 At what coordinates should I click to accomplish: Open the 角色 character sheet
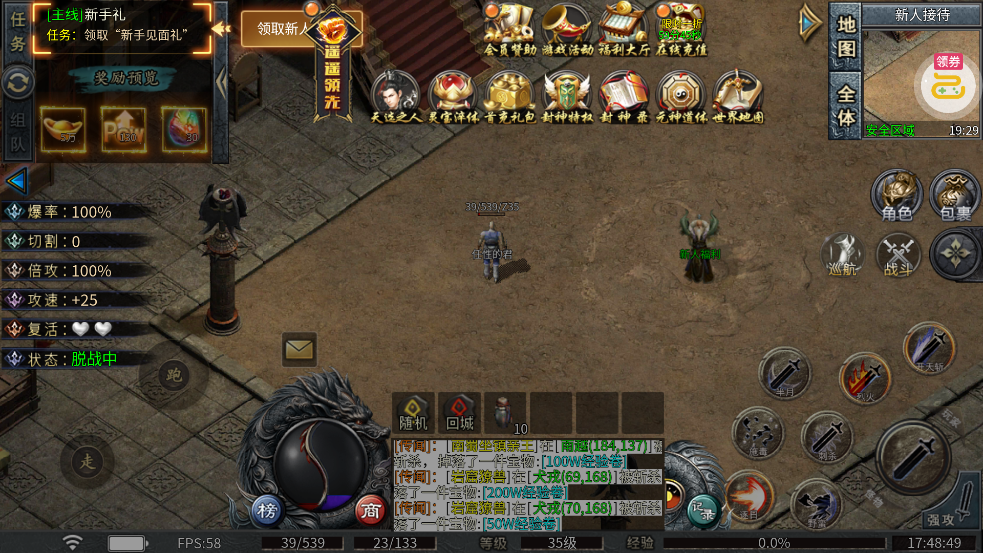(896, 195)
